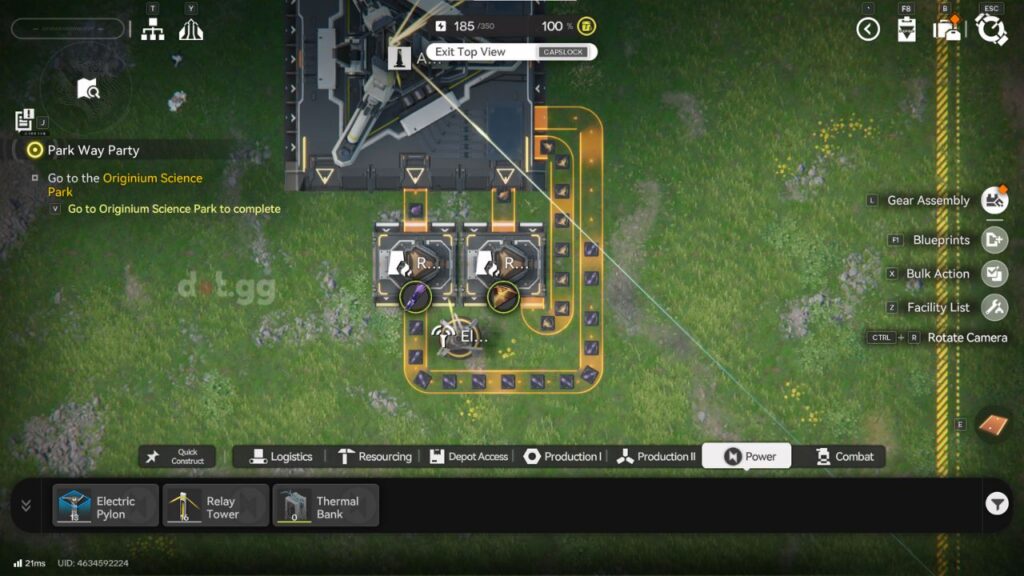Screen dimensions: 1024x576
Task: Pick the Thermal Bank building
Action: 326,506
